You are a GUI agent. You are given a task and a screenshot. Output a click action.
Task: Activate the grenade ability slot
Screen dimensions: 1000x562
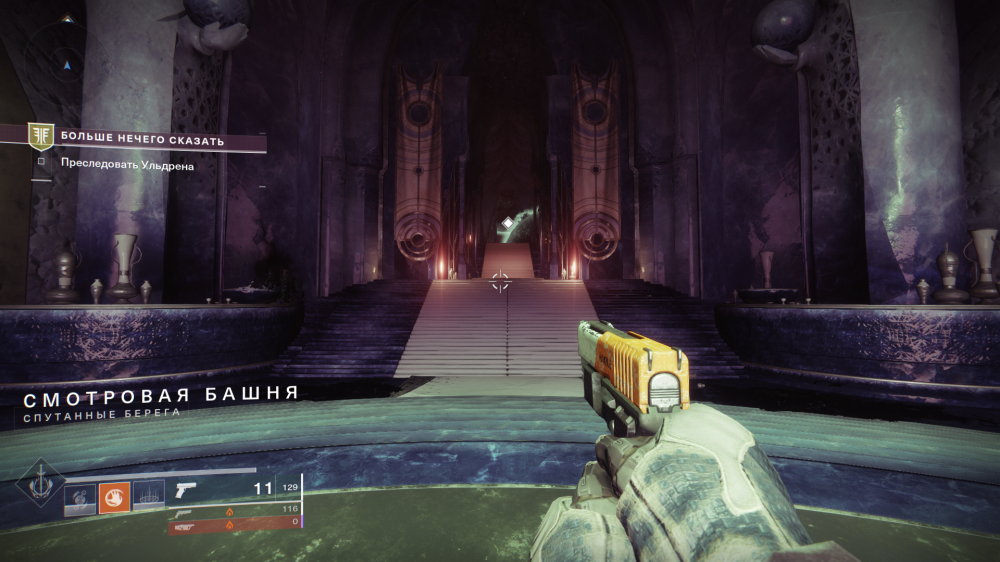coord(79,496)
